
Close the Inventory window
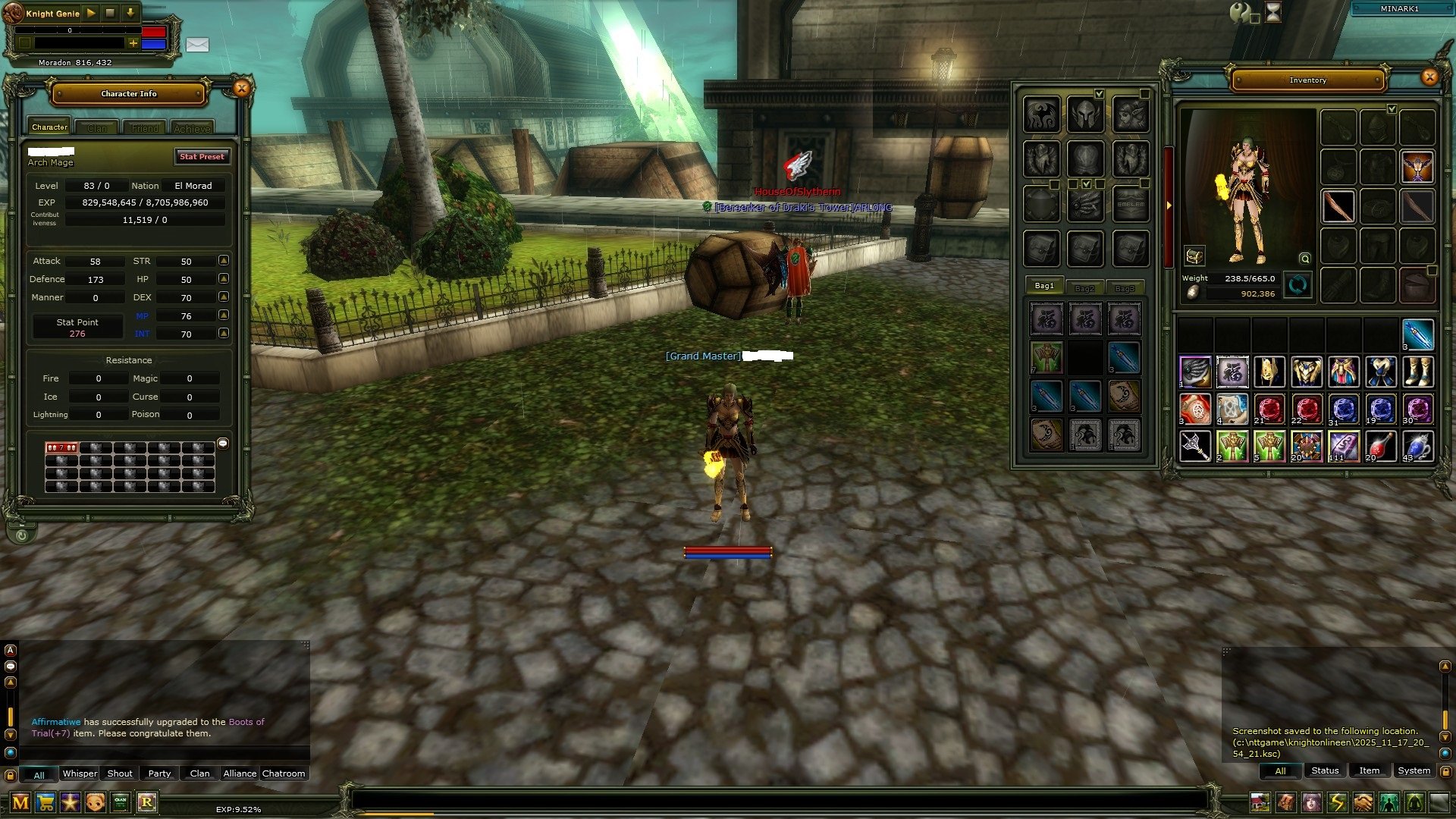pyautogui.click(x=1429, y=77)
